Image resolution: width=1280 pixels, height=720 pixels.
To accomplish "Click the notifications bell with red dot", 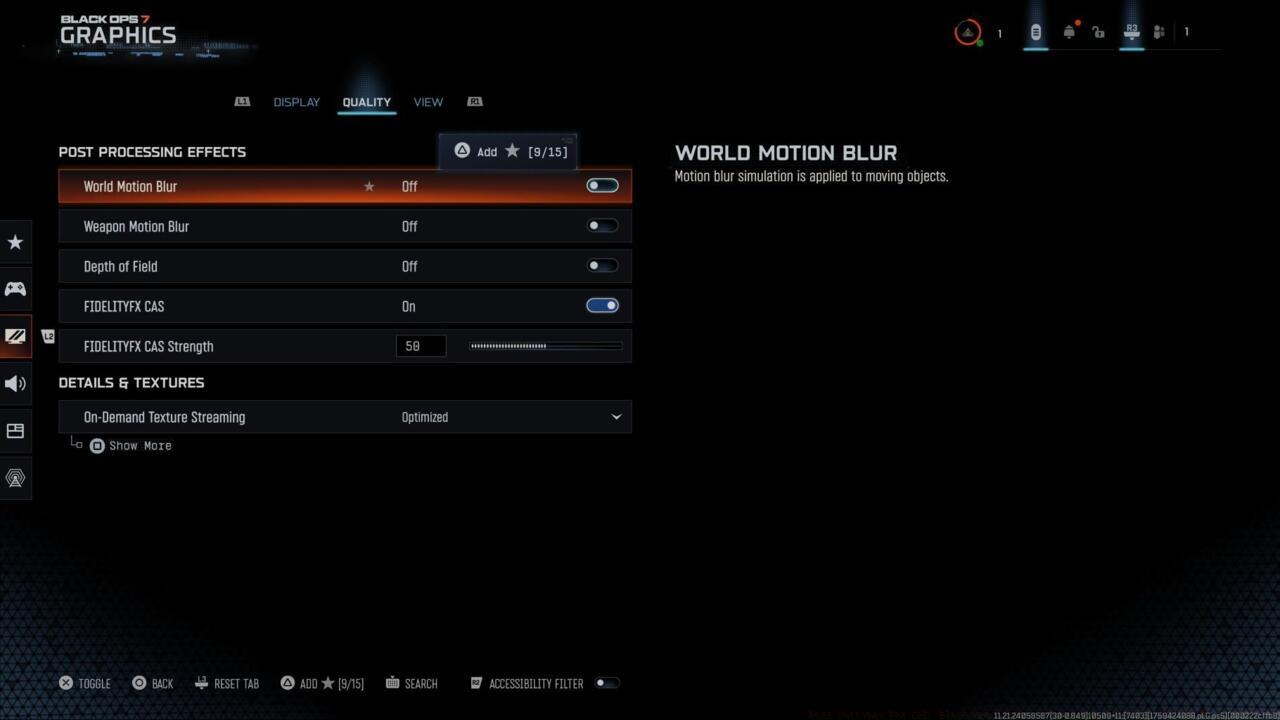I will tap(1069, 32).
